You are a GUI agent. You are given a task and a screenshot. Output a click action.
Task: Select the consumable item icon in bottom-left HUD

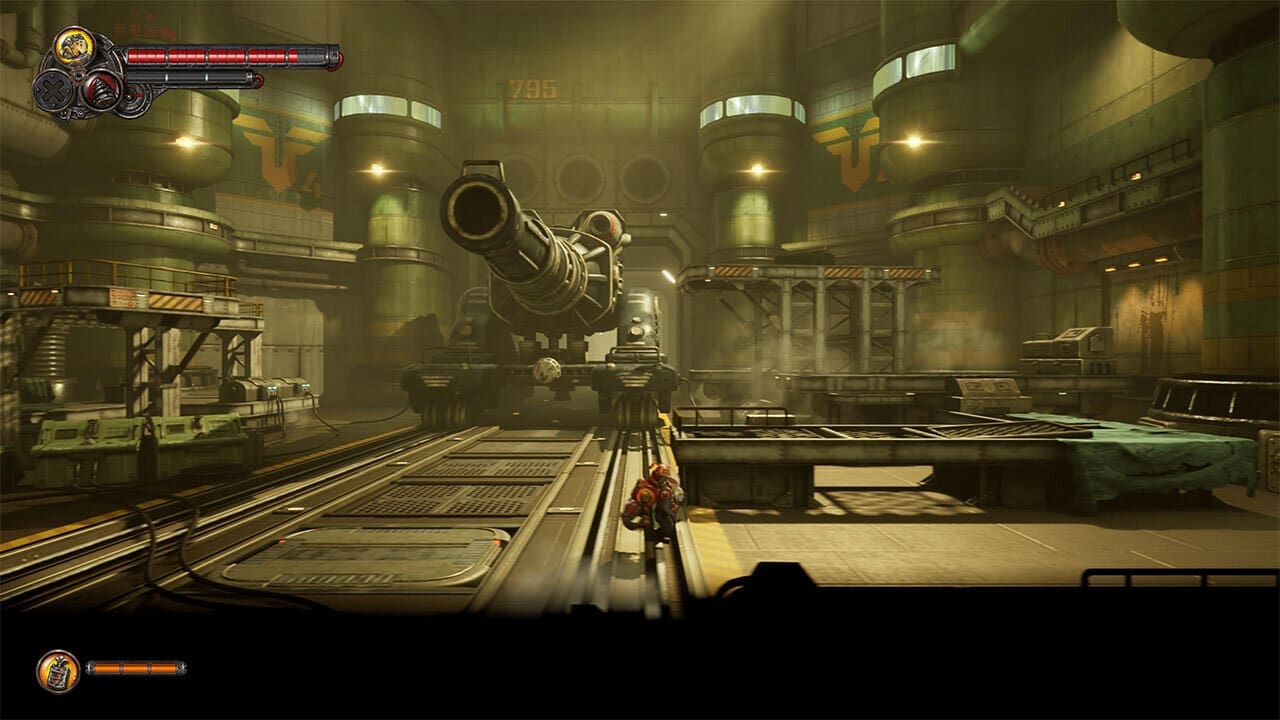(58, 672)
